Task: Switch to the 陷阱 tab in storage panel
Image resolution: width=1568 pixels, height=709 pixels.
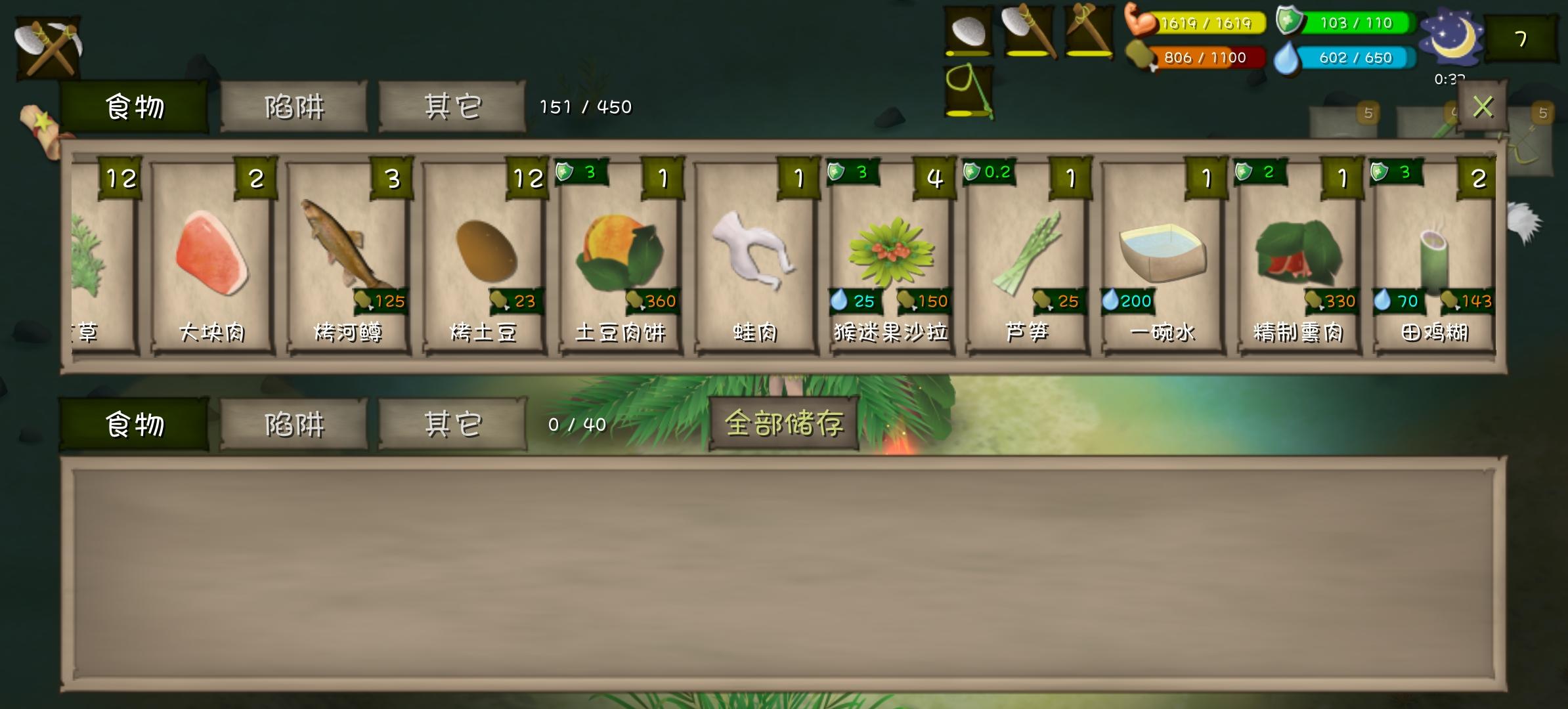Action: (294, 108)
